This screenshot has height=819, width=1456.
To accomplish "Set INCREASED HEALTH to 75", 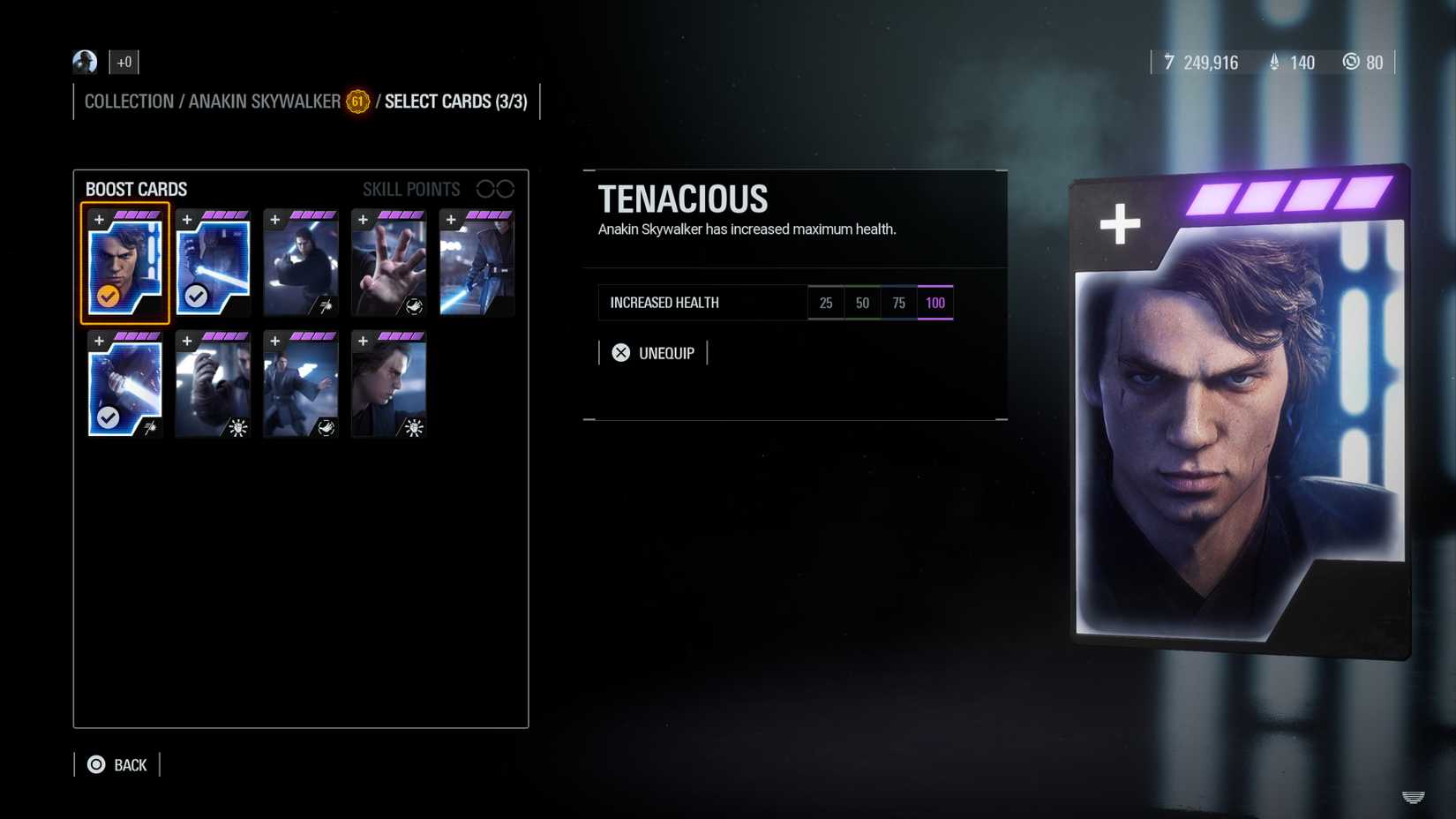I will point(898,303).
